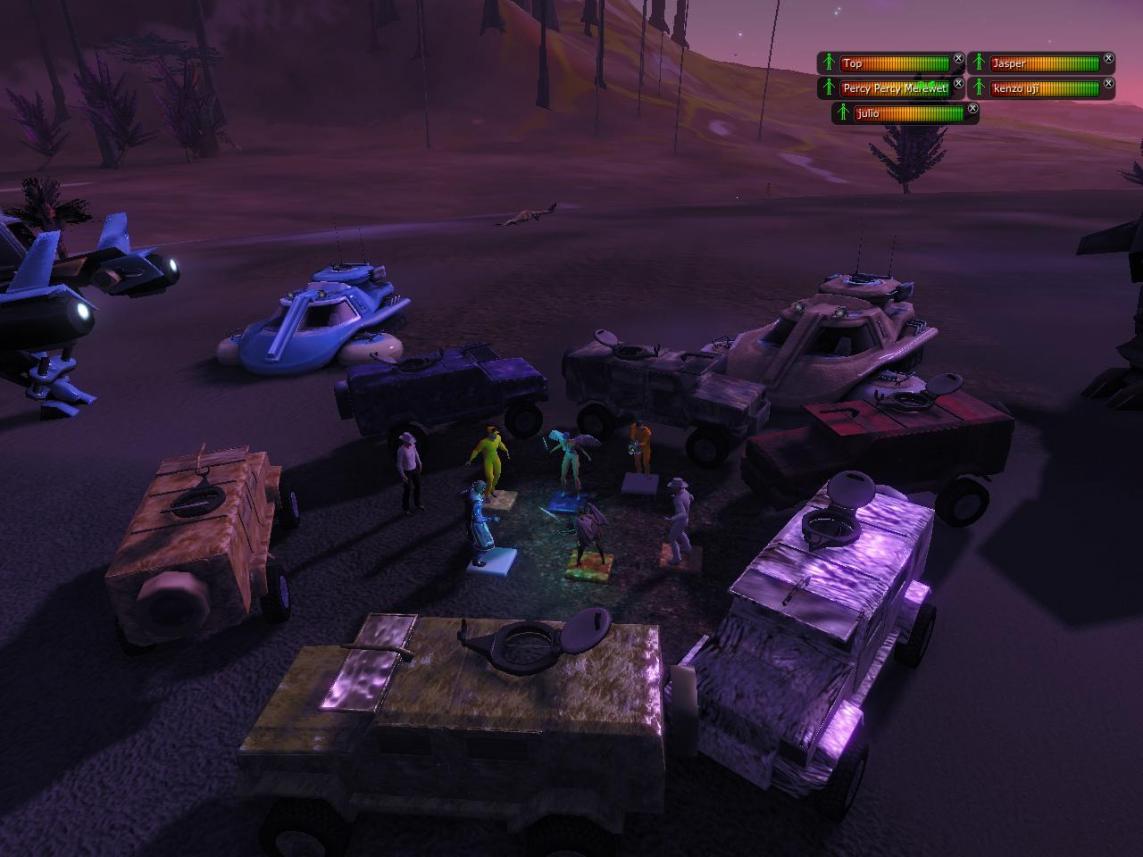Choose the green figure icon beside julio
This screenshot has width=1143, height=857.
pyautogui.click(x=843, y=114)
